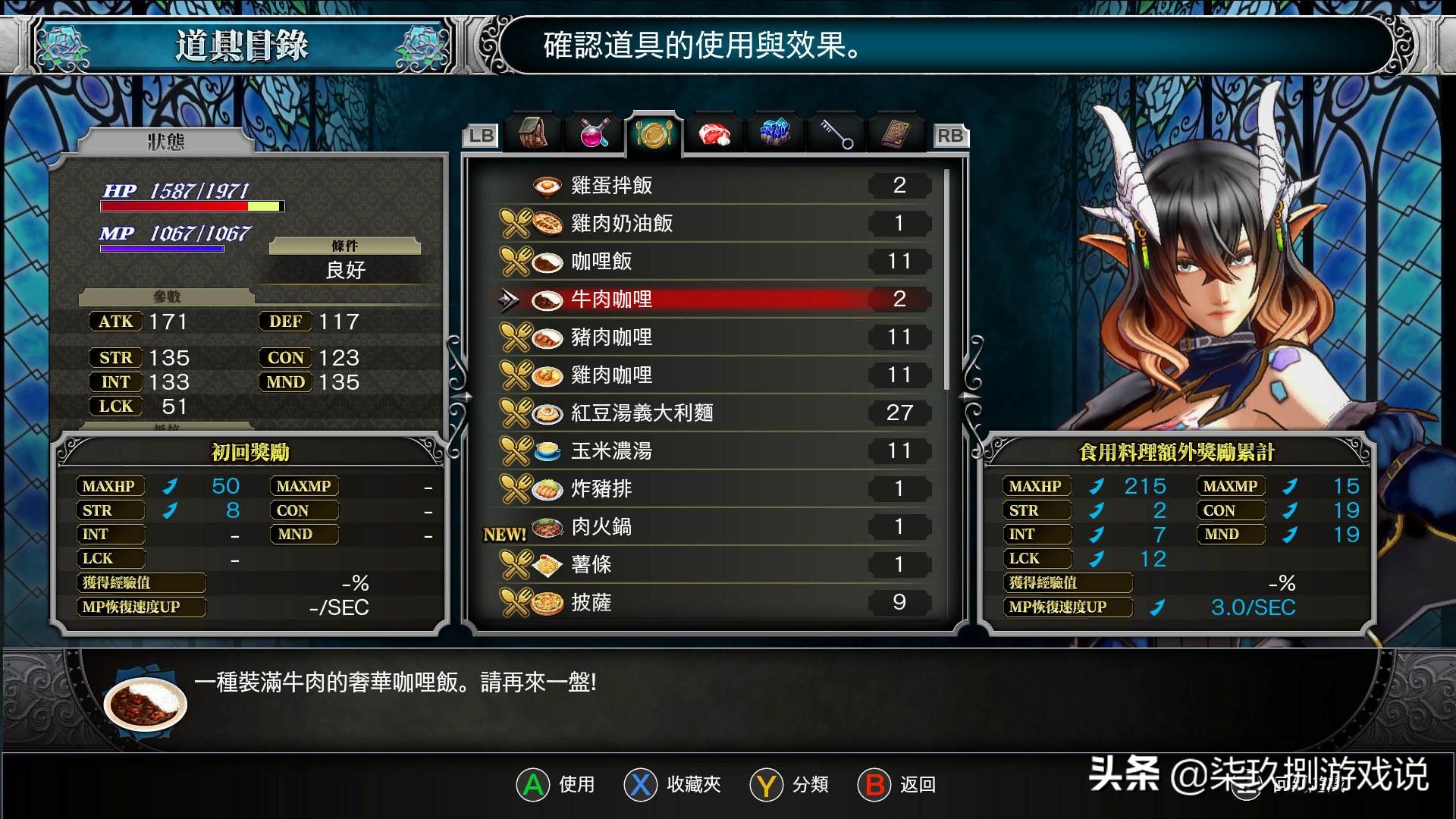The height and width of the screenshot is (819, 1456).
Task: Select 豬肉咖哩 in the dish list
Action: coord(713,337)
